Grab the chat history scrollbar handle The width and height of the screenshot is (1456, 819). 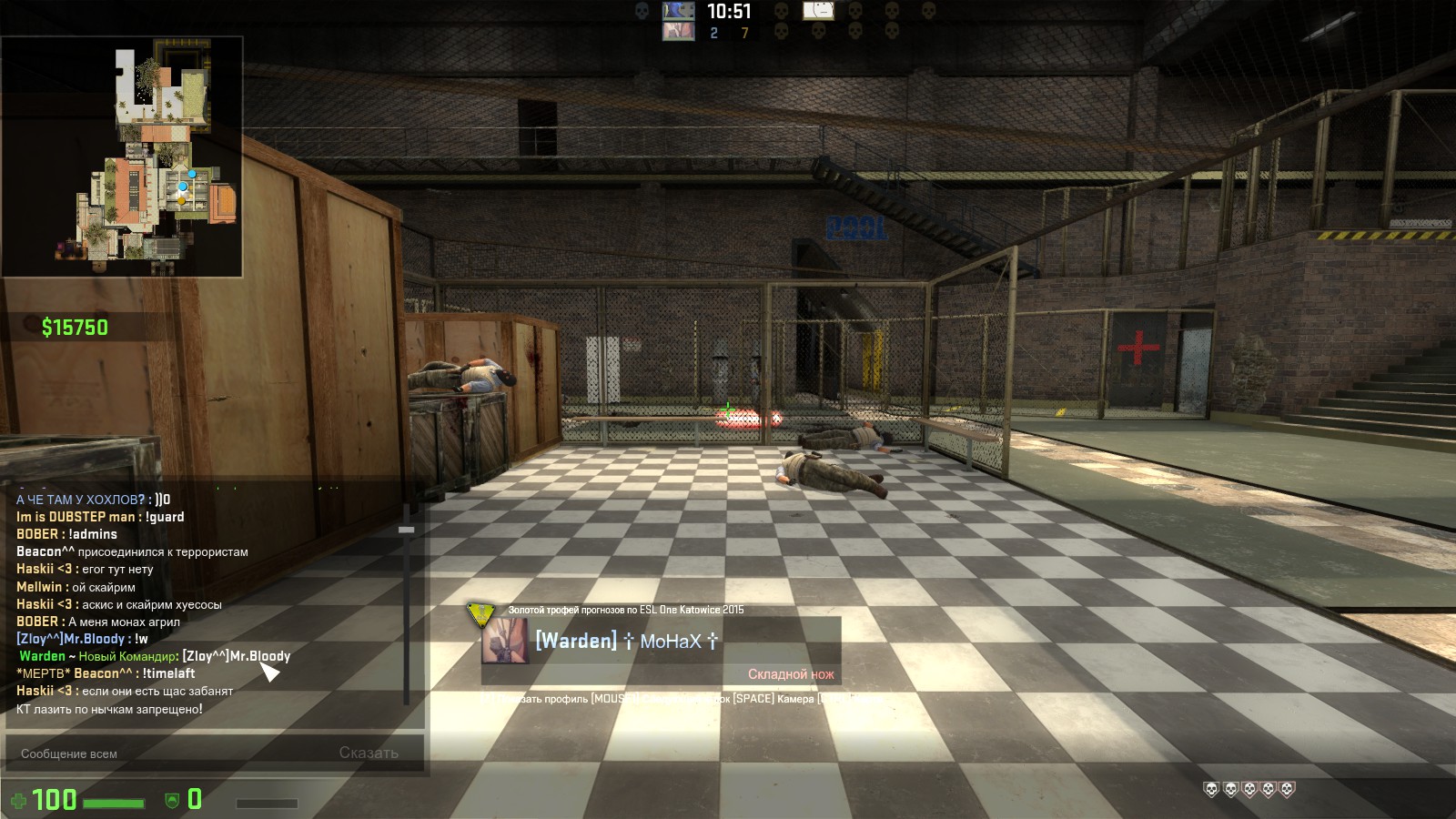pos(406,530)
